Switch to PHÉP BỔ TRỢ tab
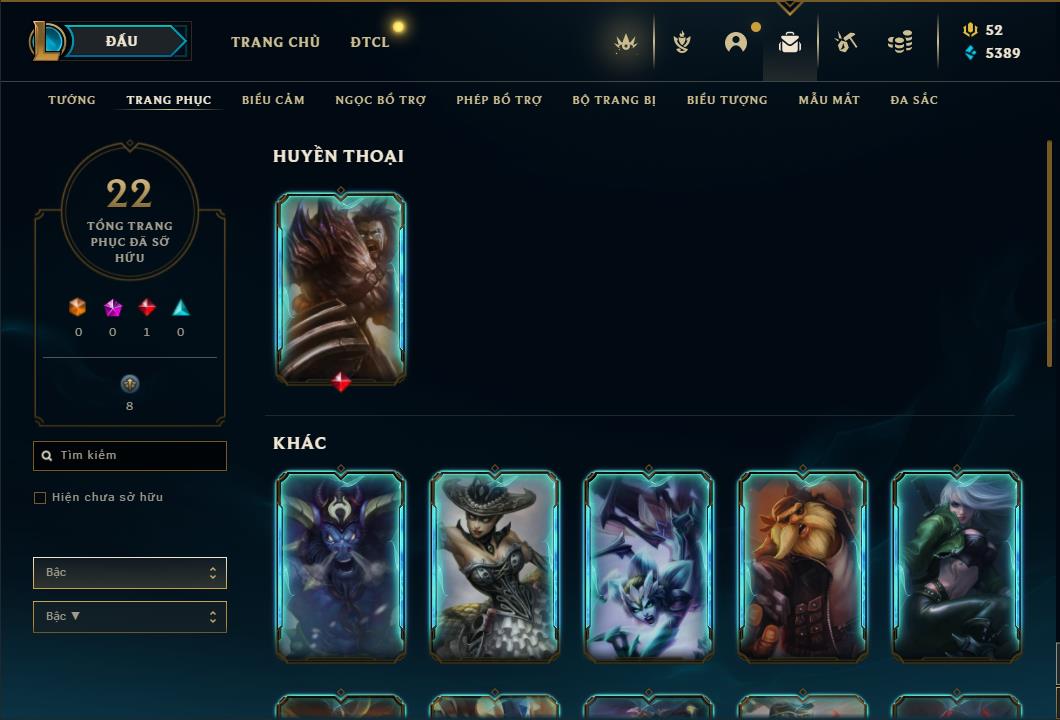Image resolution: width=1060 pixels, height=720 pixels. (499, 100)
